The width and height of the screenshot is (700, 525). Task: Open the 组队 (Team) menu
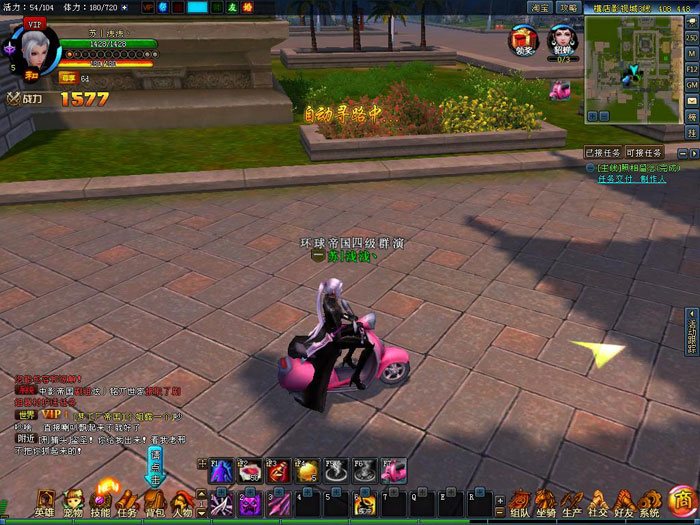pos(518,502)
